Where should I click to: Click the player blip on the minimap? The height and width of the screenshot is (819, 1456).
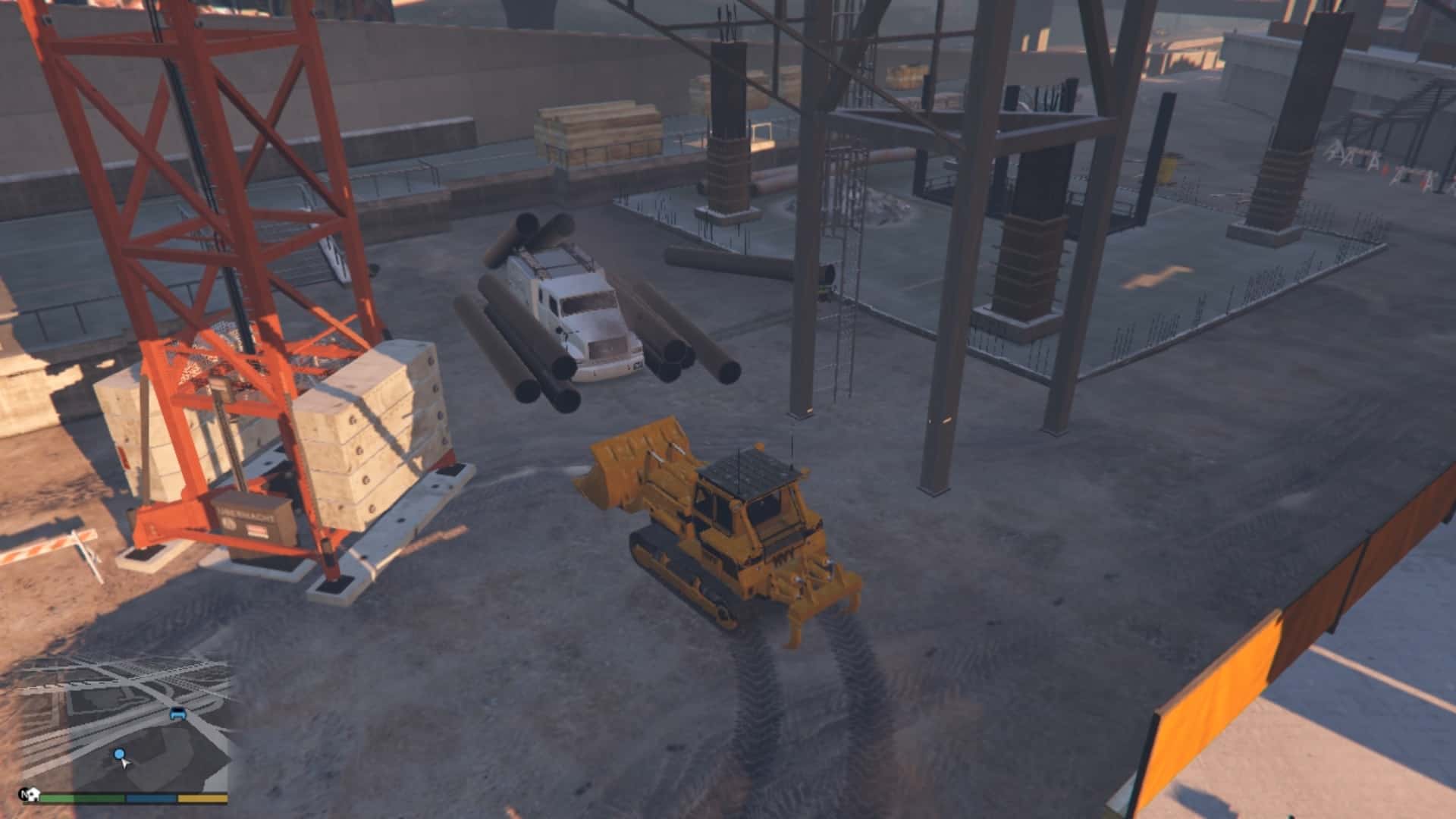coord(119,754)
